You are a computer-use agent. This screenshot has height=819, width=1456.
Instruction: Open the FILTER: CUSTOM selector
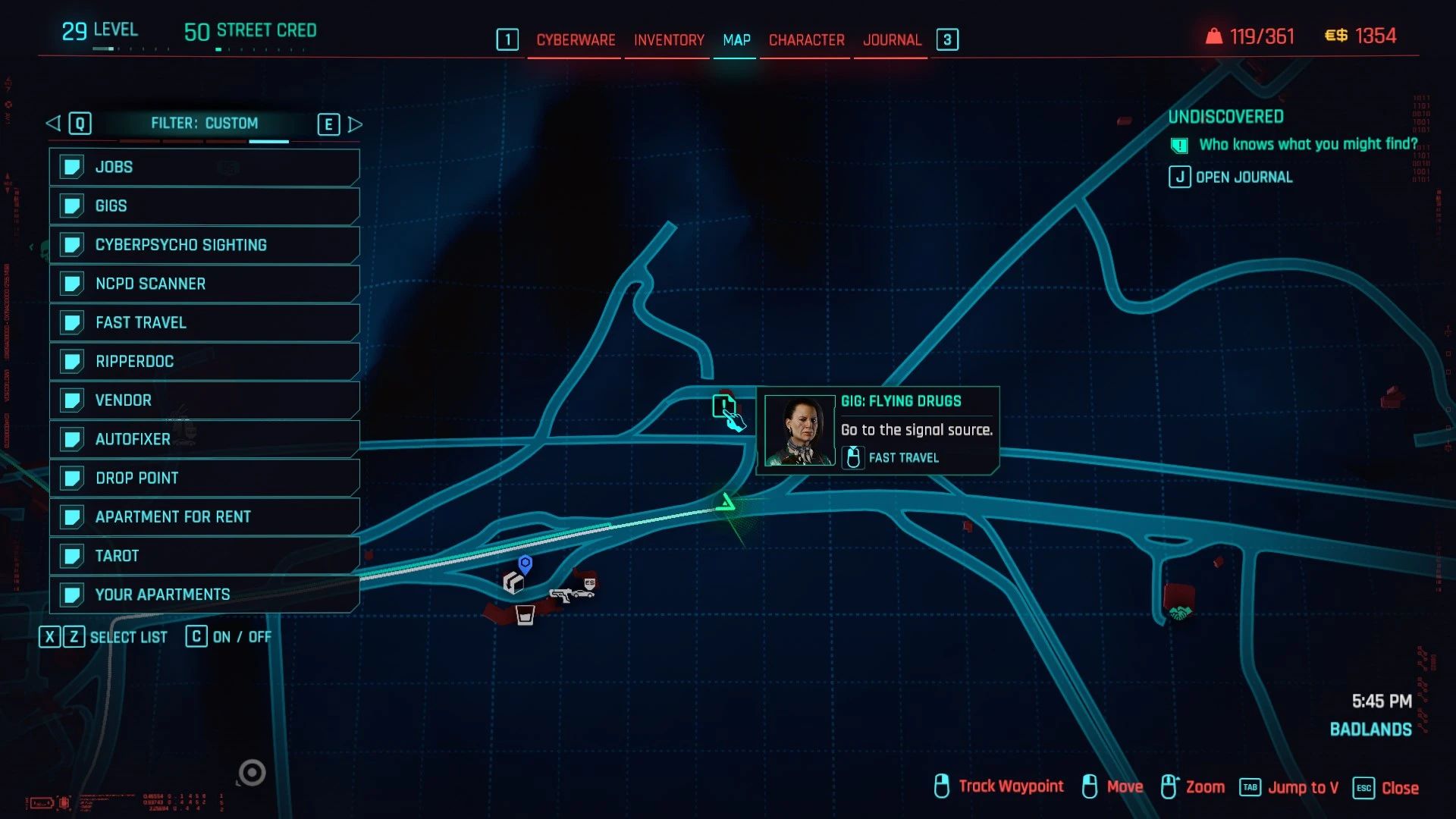point(205,123)
